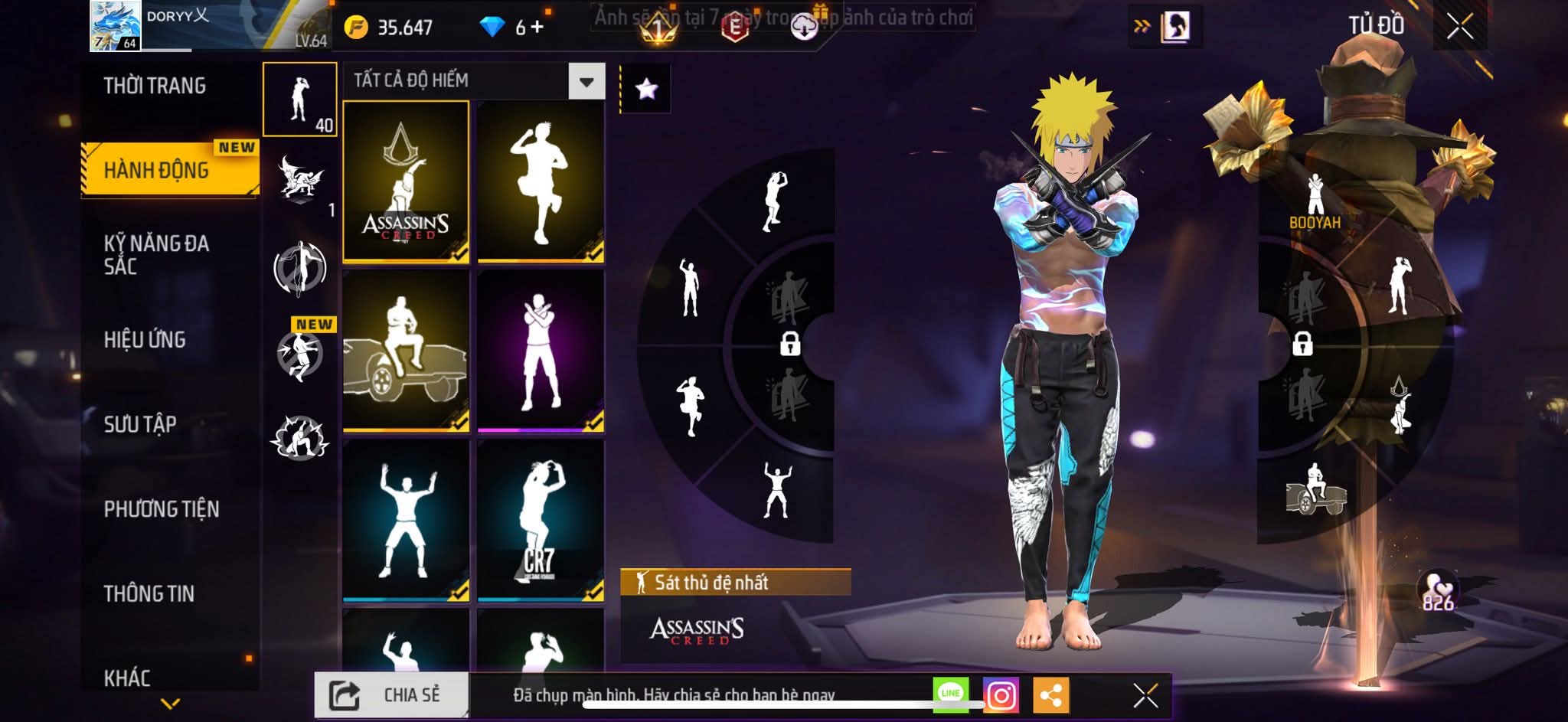
Task: Share screenshot via LINE
Action: [x=950, y=694]
